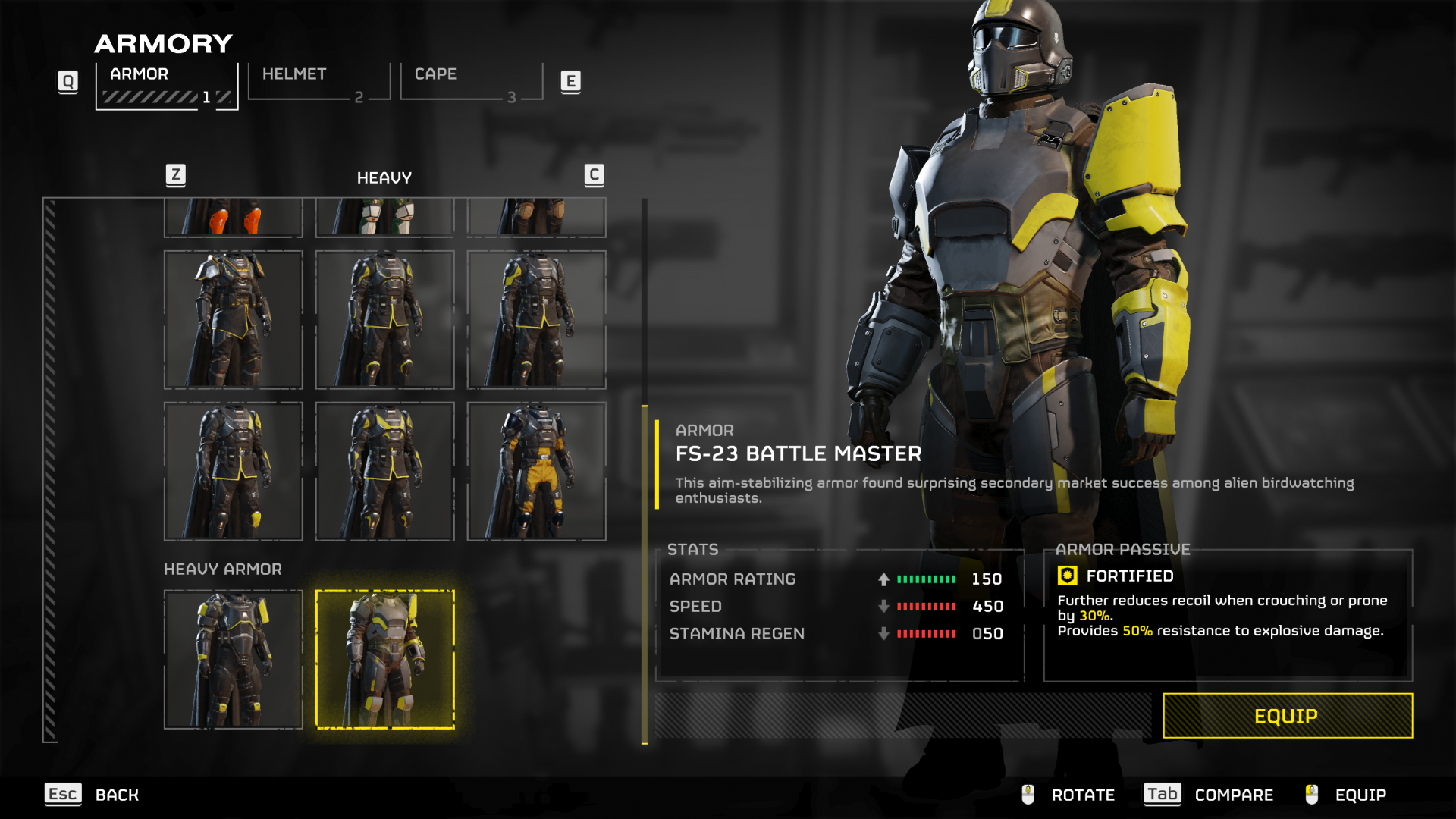Screen dimensions: 1456x819
Task: Click the Q key indicator icon
Action: click(x=67, y=81)
